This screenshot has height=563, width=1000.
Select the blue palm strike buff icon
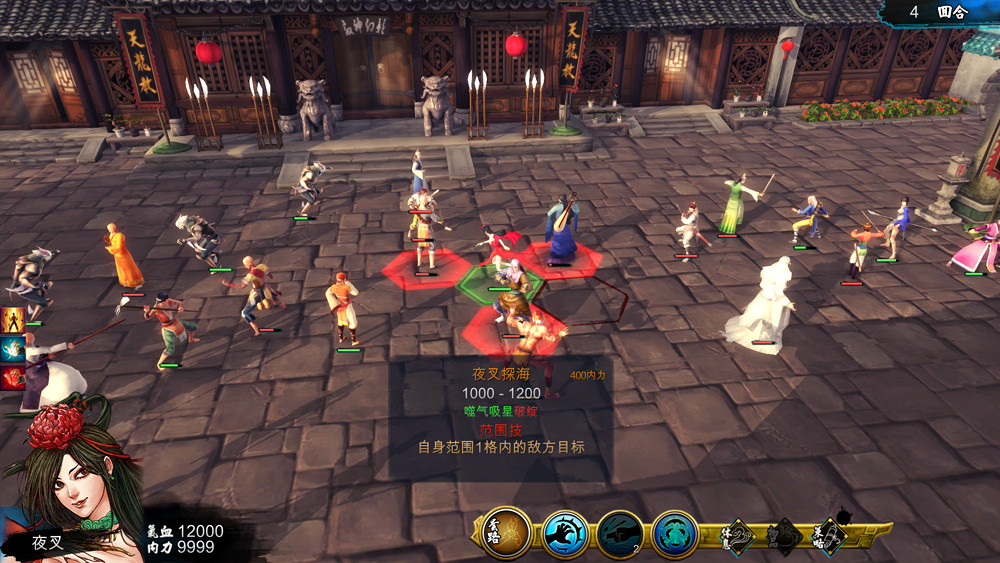(x=13, y=349)
